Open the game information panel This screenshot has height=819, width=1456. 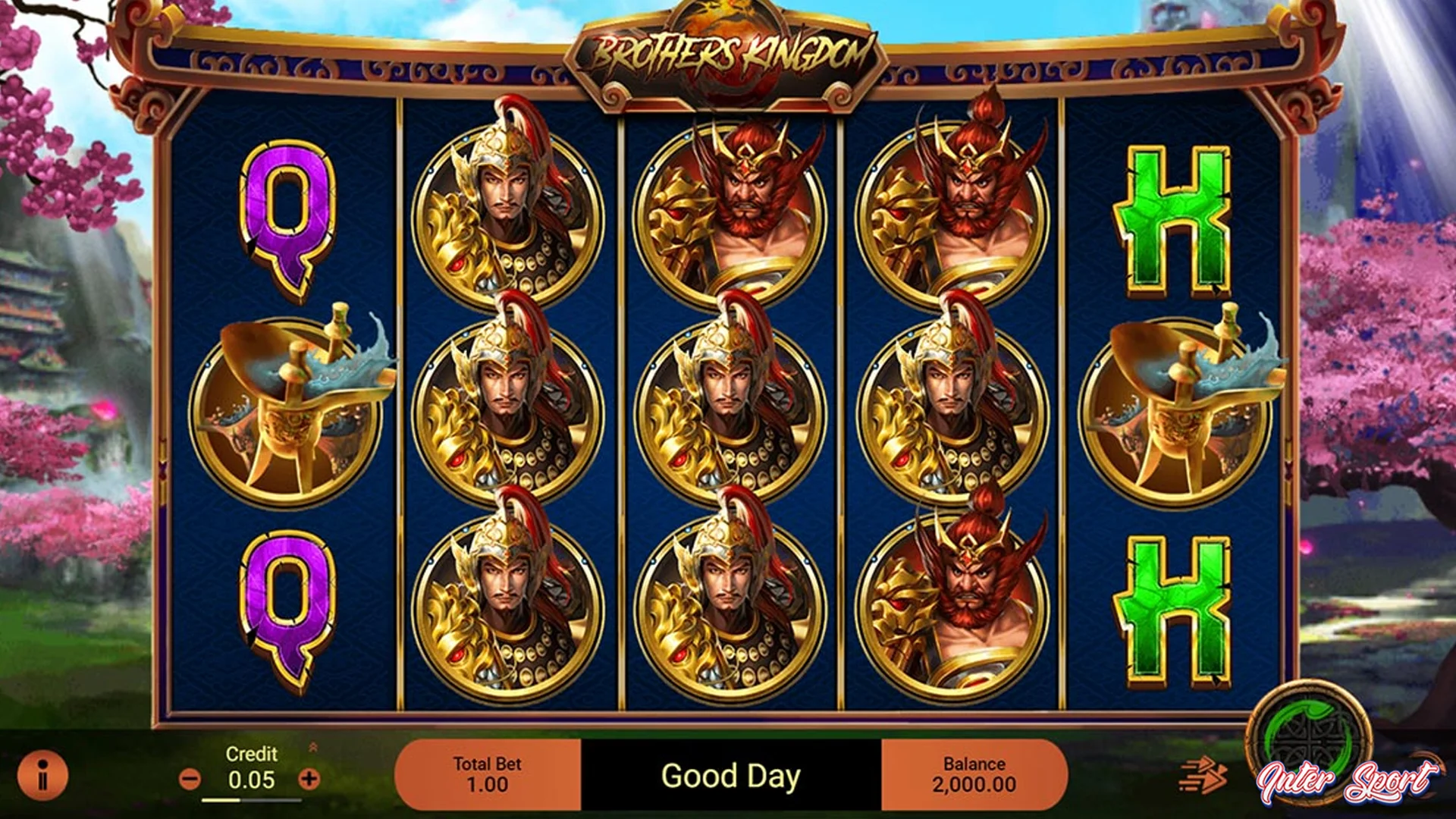tap(42, 775)
